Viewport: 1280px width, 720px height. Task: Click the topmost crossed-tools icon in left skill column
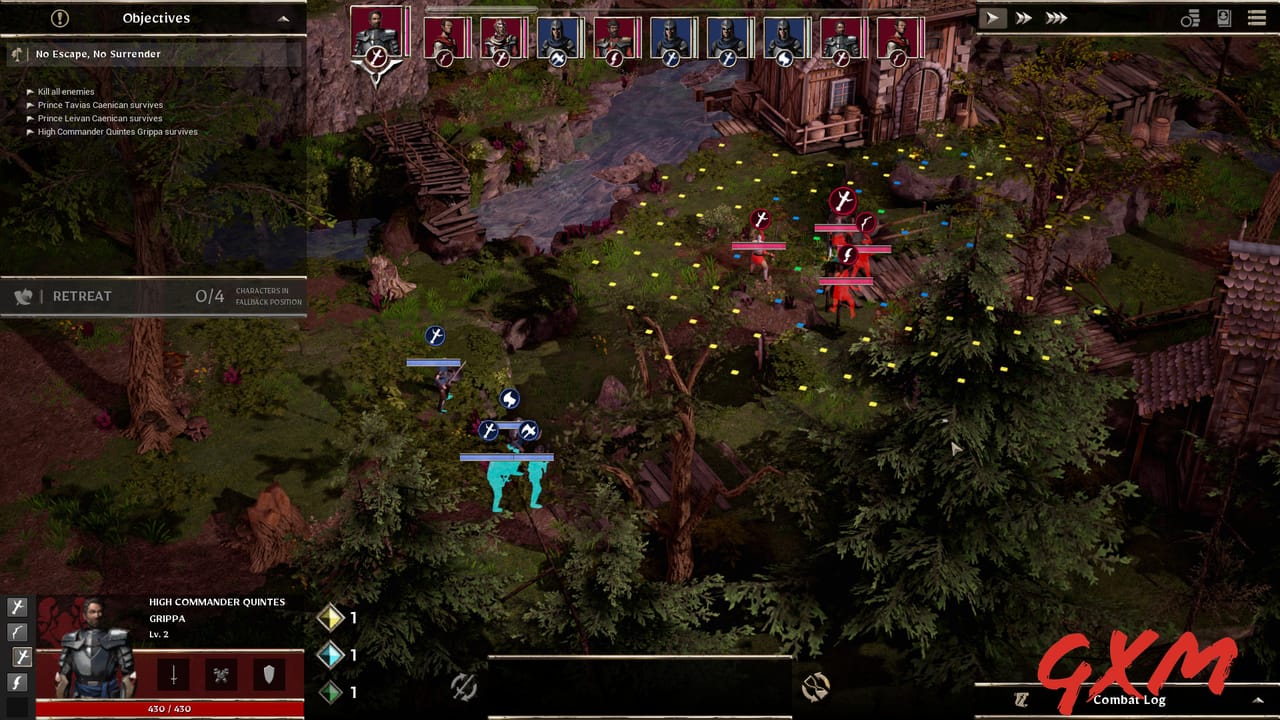pyautogui.click(x=17, y=607)
